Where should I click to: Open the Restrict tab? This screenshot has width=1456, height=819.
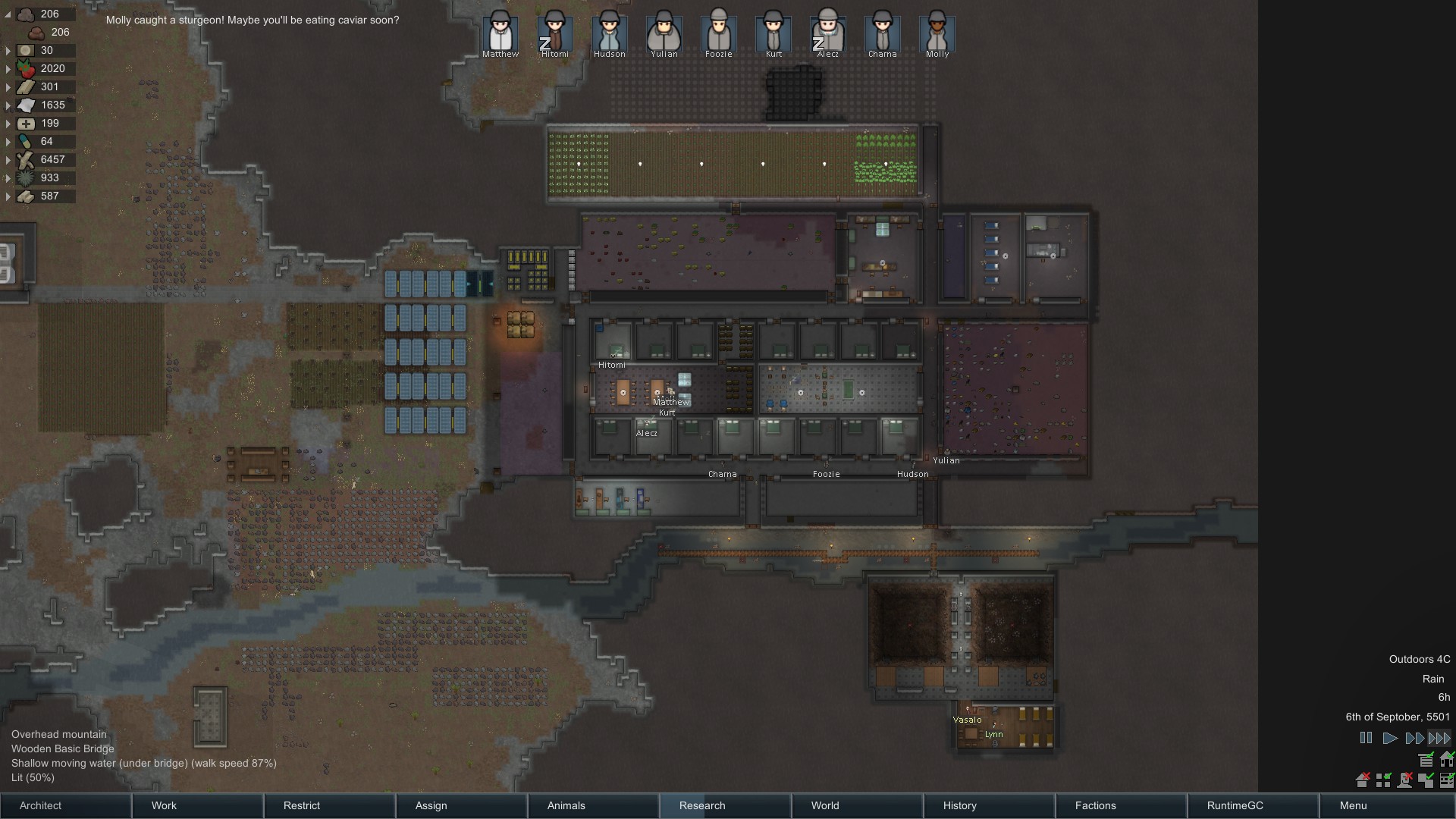(x=329, y=805)
